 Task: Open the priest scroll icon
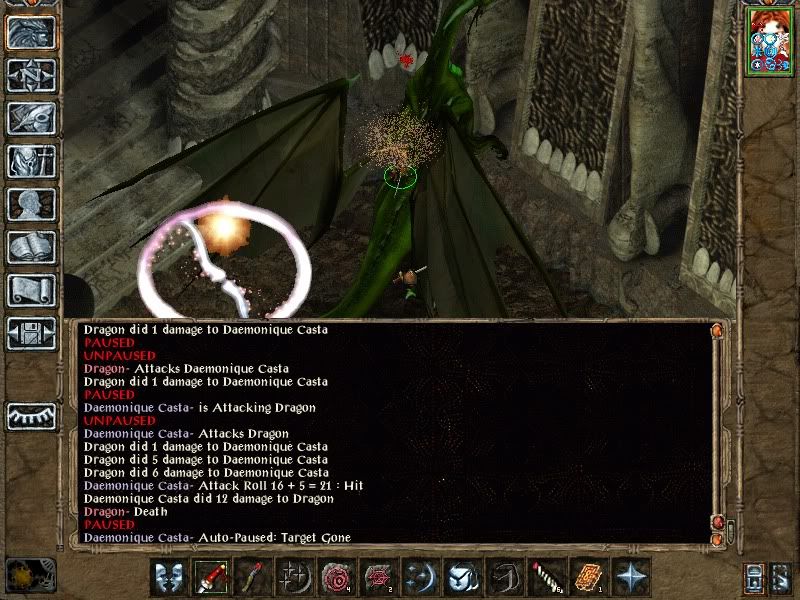click(31, 290)
